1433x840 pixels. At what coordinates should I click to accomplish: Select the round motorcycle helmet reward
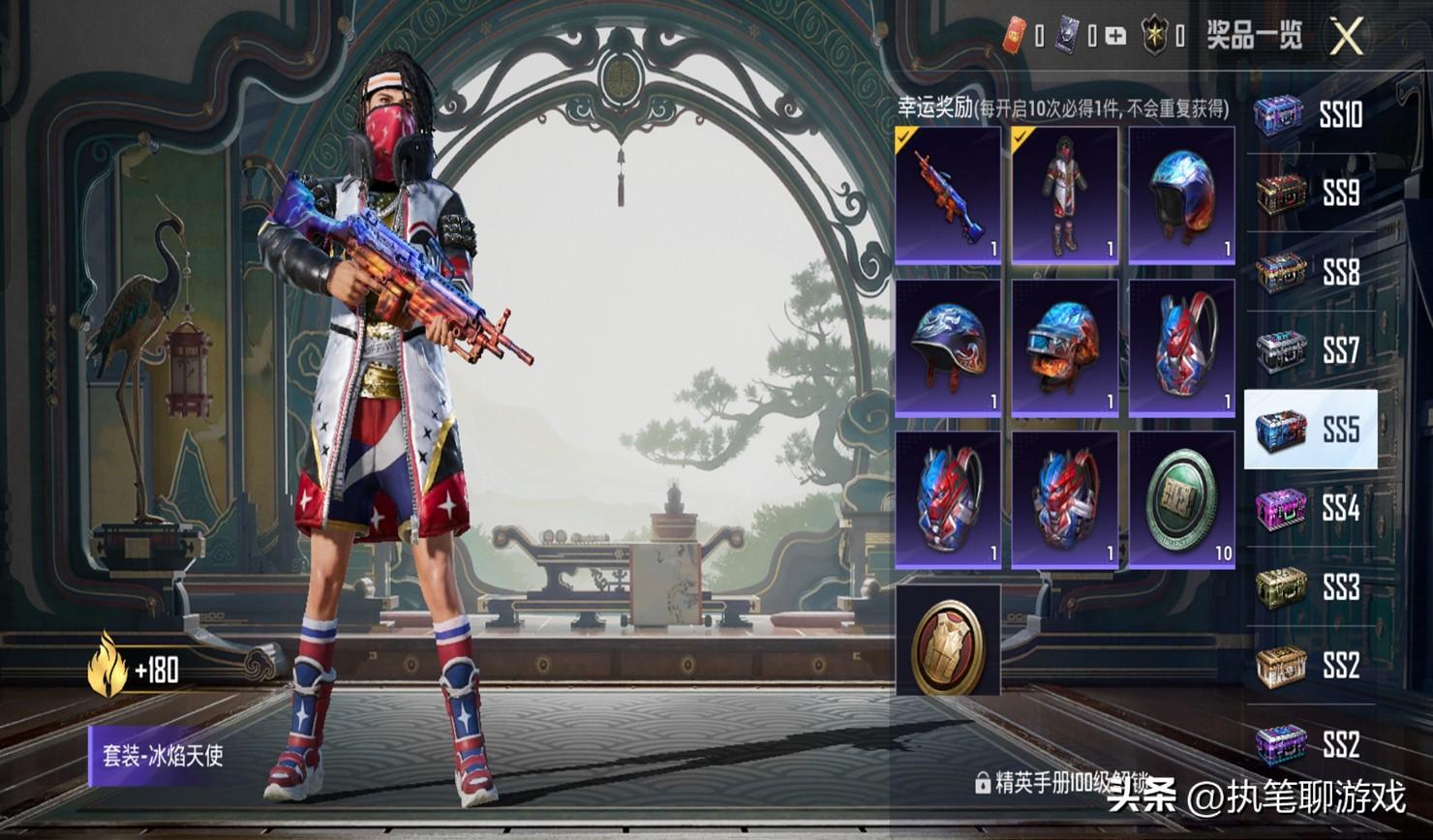click(1181, 195)
